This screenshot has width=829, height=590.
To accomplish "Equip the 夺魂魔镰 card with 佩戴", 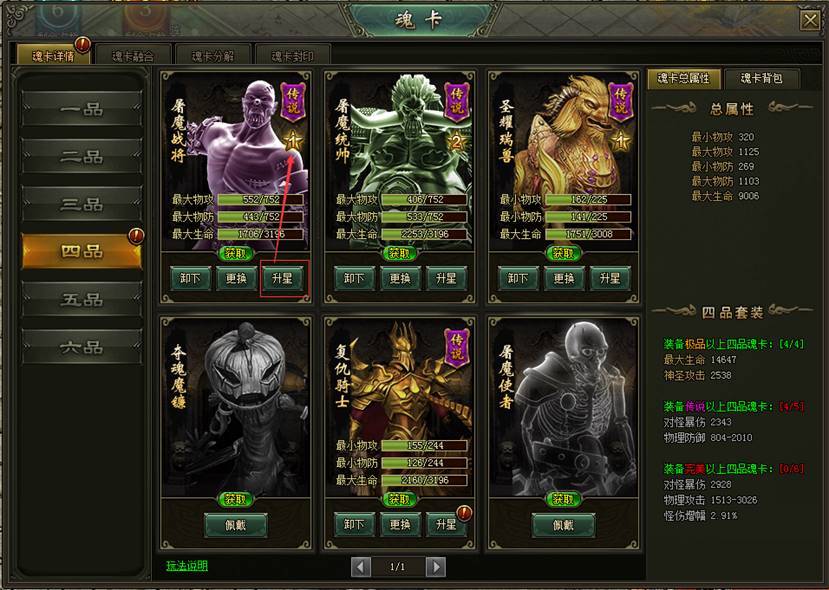I will coord(236,525).
